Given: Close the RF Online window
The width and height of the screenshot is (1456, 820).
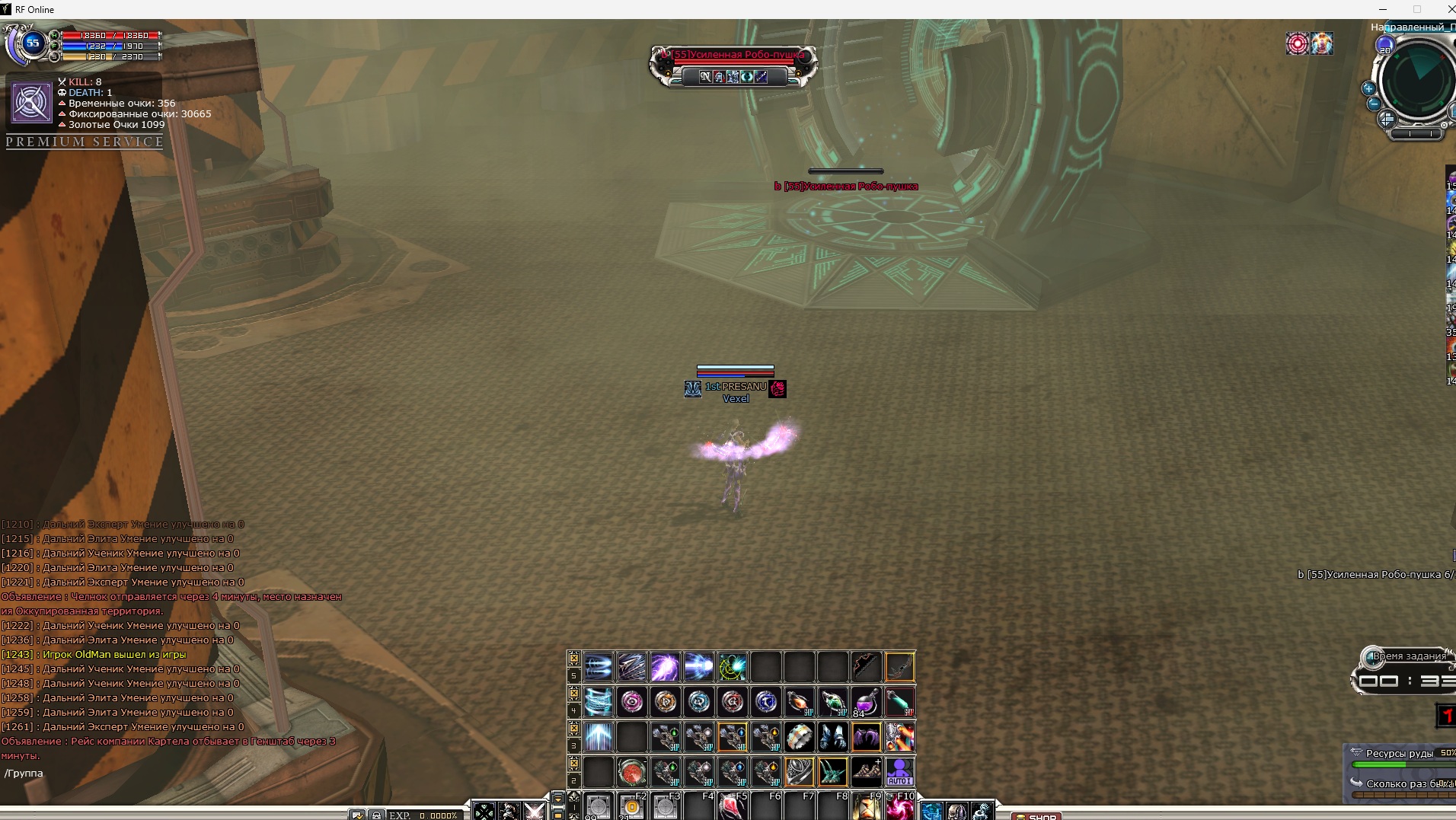Looking at the screenshot, I should tap(1449, 9).
